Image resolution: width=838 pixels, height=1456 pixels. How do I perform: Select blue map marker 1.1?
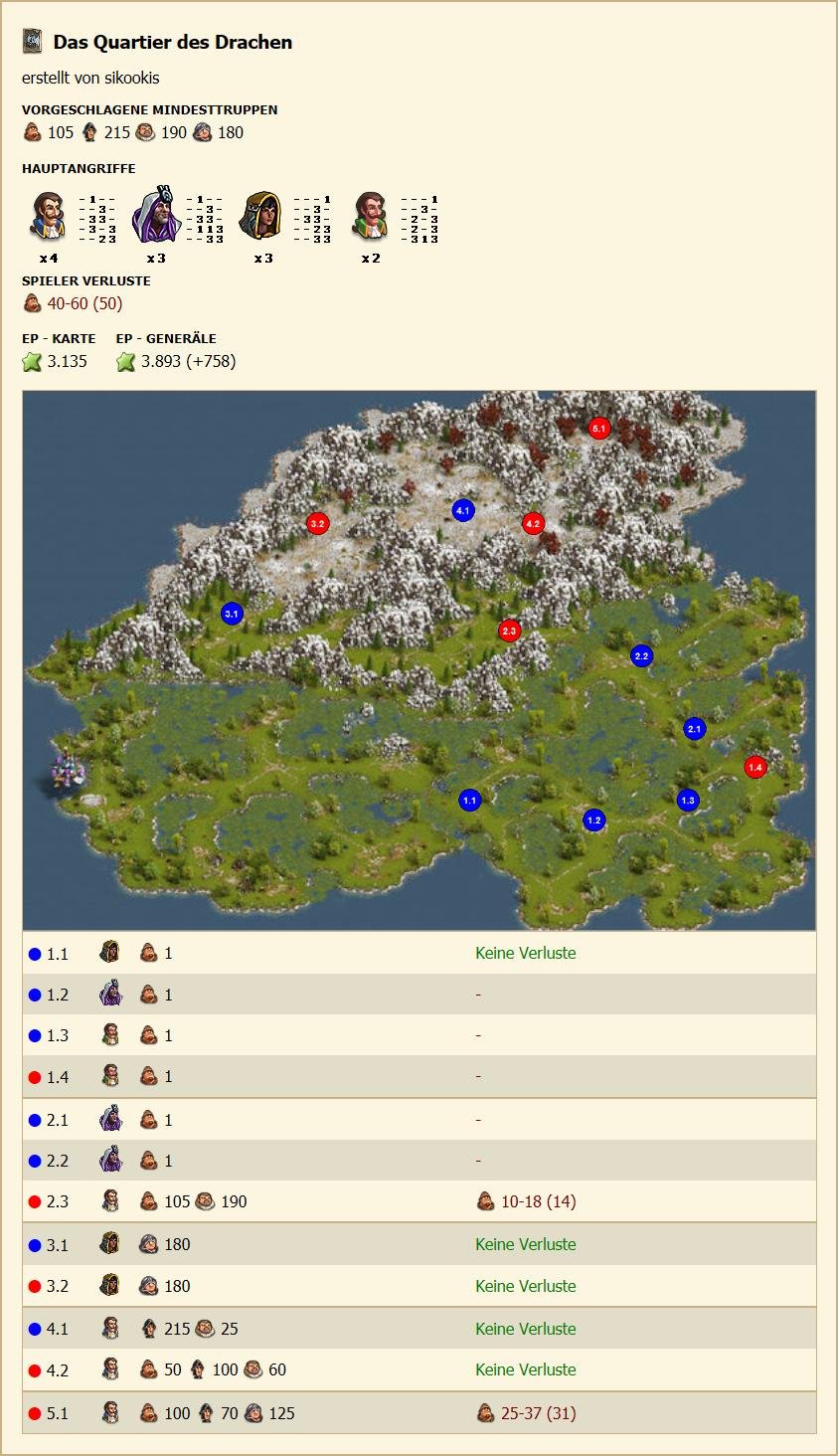pos(470,800)
